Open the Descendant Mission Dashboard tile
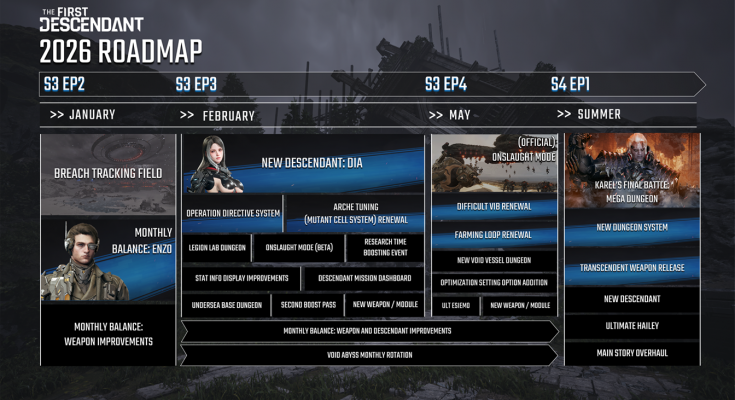The width and height of the screenshot is (735, 400). (363, 277)
